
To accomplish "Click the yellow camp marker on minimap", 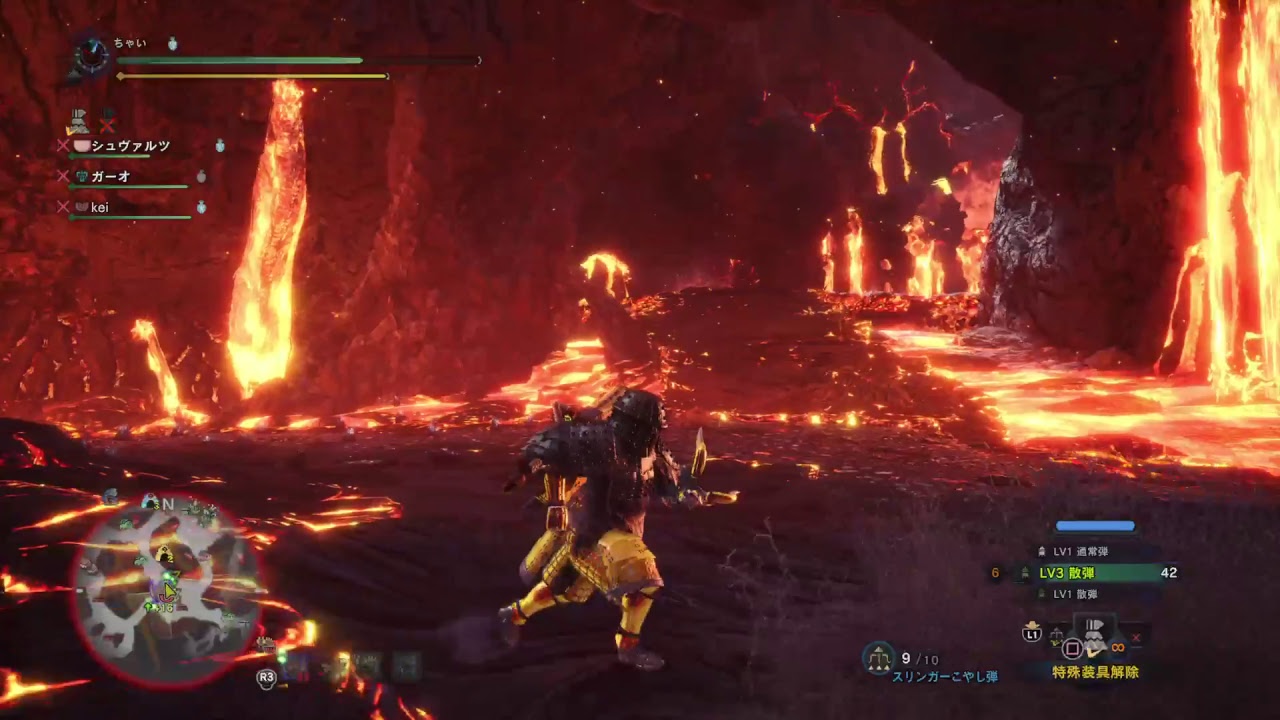I will pyautogui.click(x=163, y=554).
